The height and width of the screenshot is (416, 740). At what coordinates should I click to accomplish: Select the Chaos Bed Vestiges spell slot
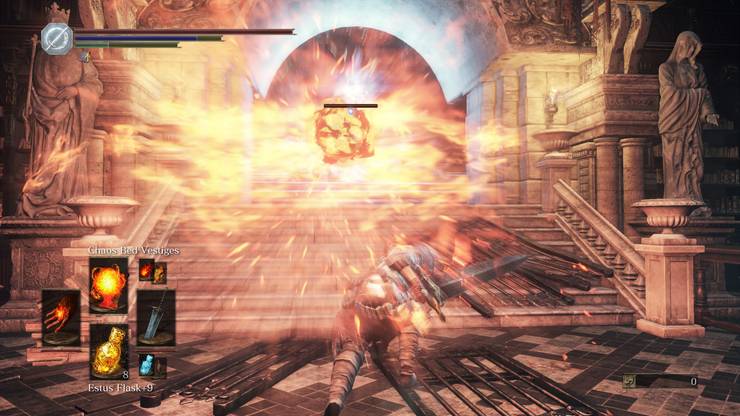(x=108, y=284)
